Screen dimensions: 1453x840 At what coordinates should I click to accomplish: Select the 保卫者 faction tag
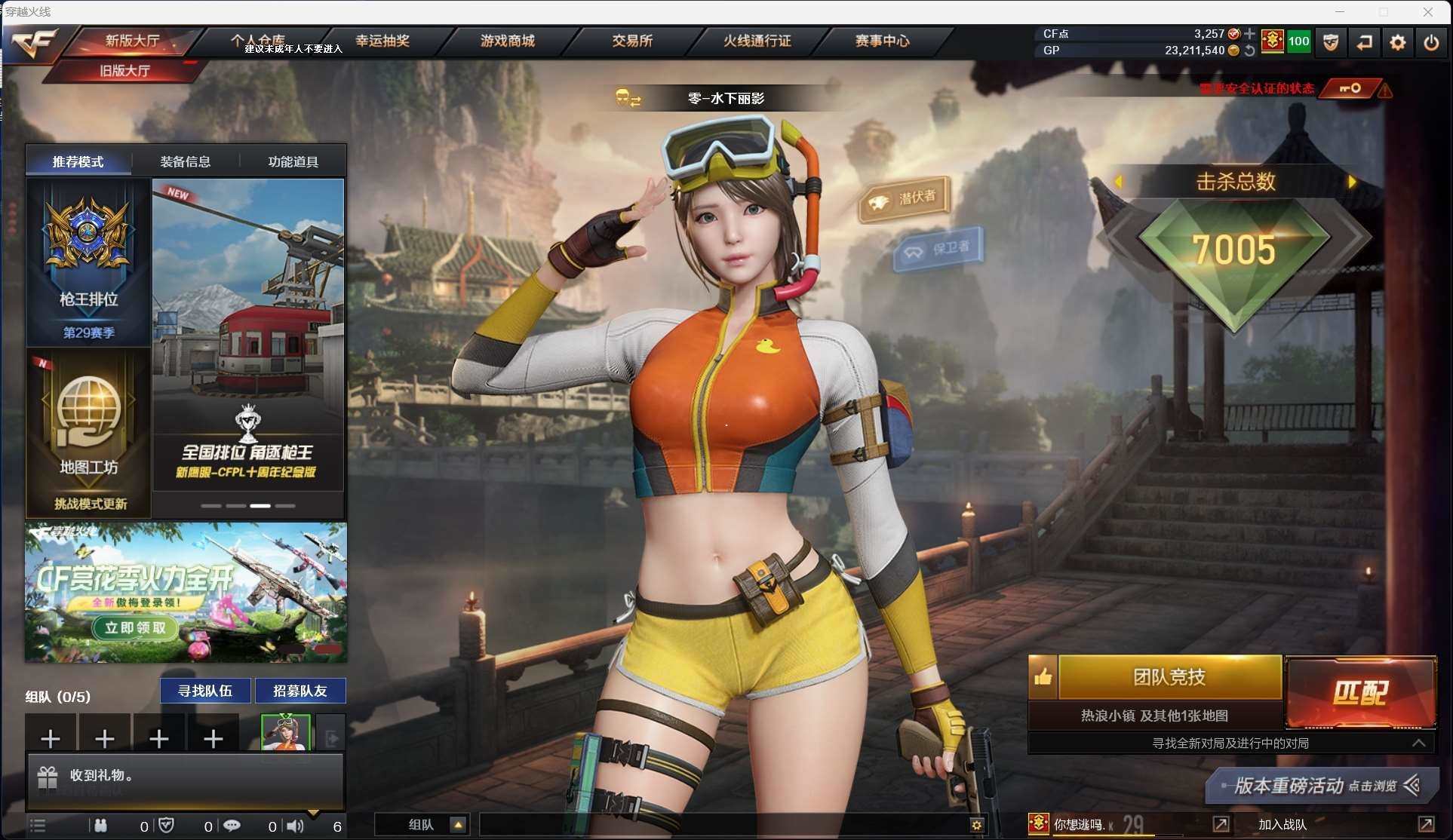(x=938, y=248)
